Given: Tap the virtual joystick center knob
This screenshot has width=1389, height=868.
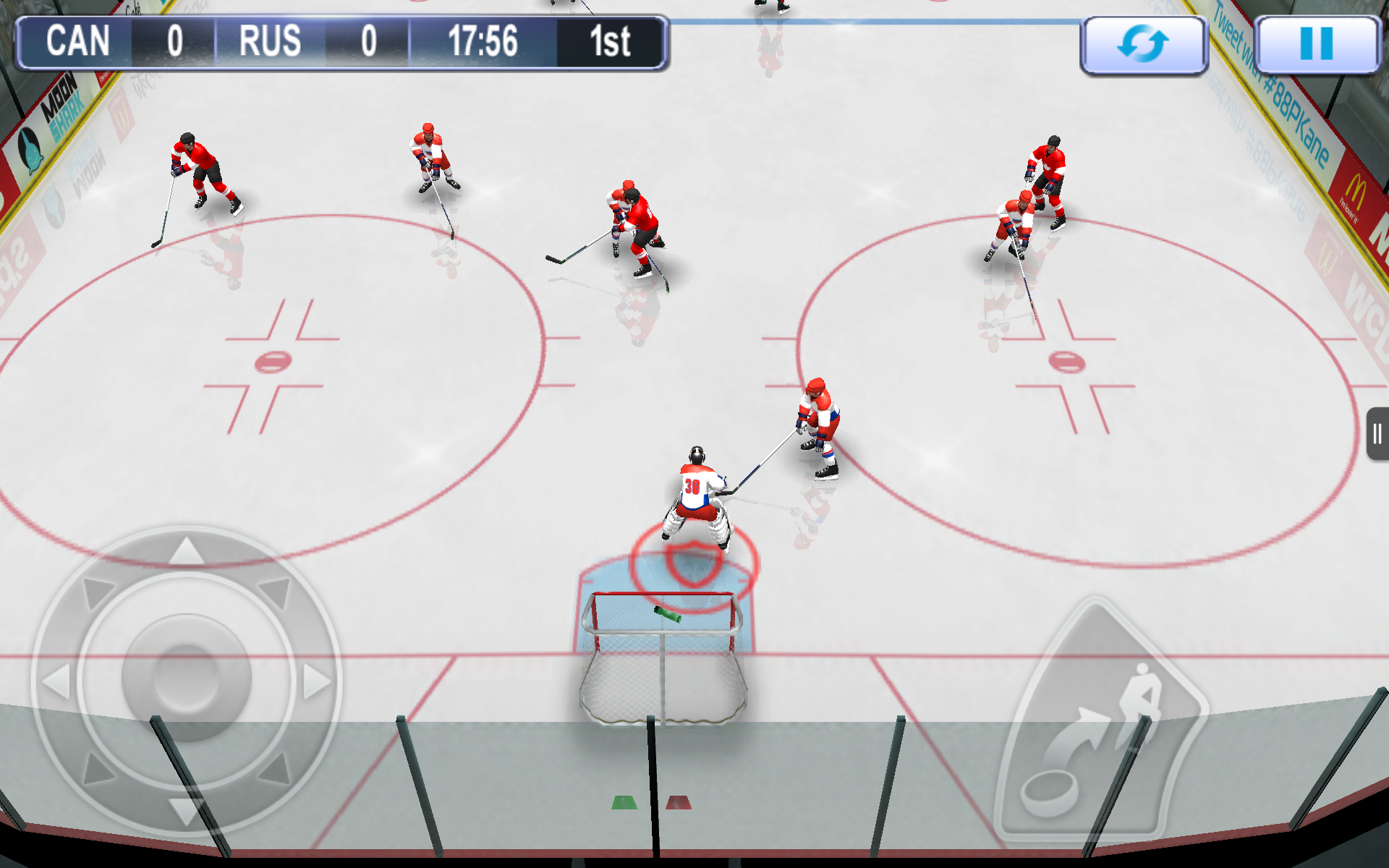Looking at the screenshot, I should point(187,678).
